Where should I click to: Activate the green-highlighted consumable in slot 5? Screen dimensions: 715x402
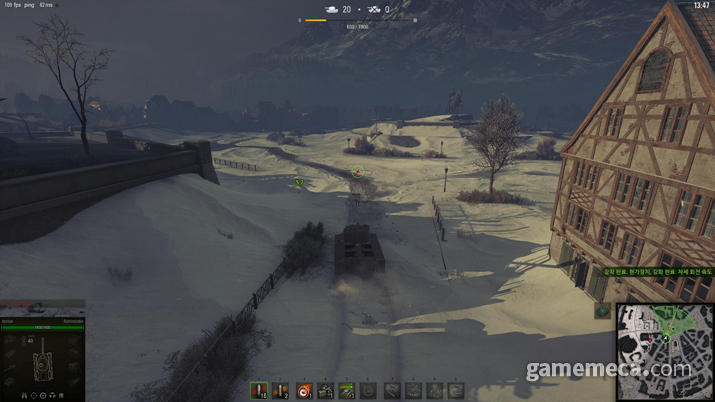click(x=347, y=390)
